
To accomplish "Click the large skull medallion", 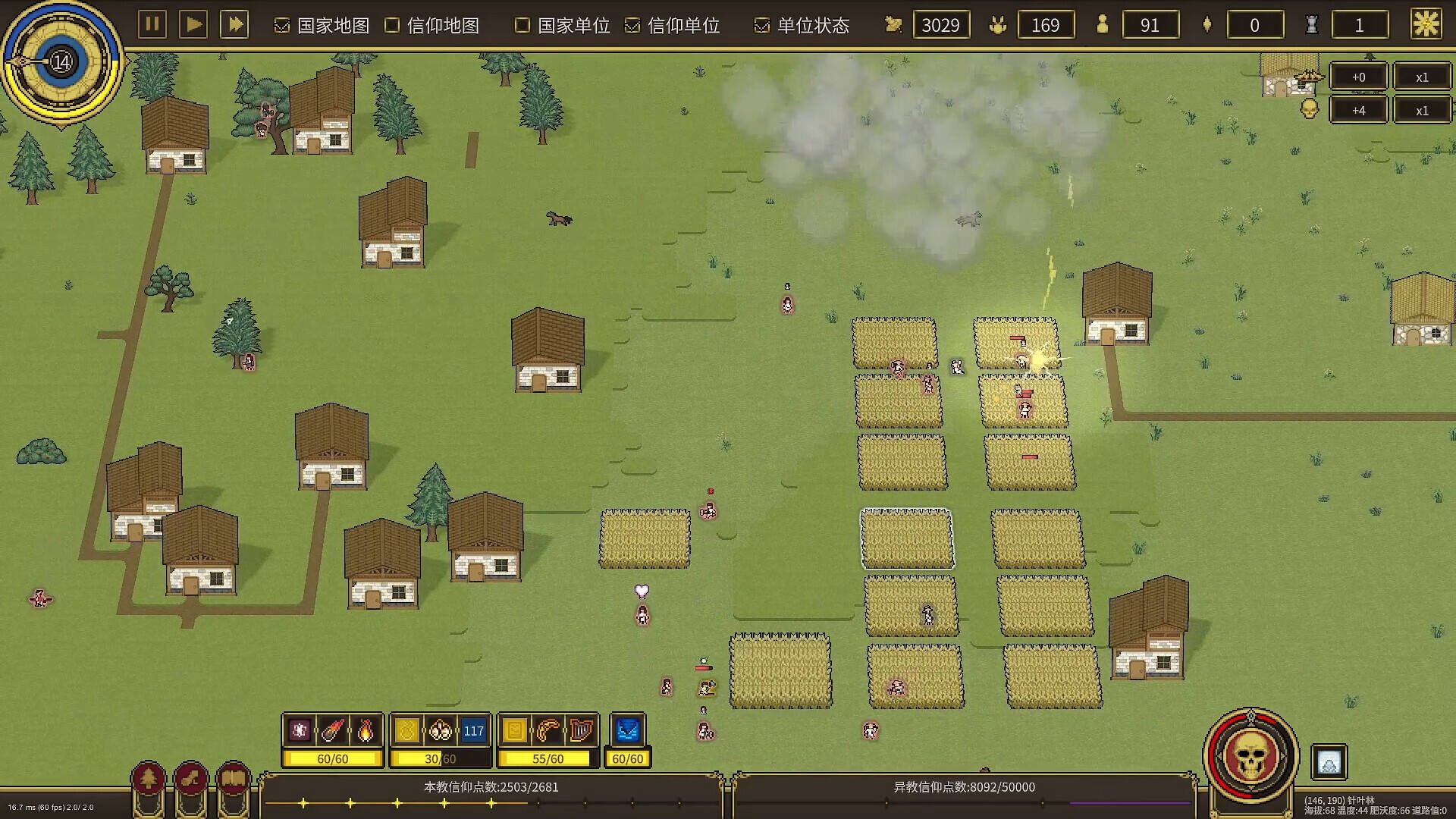I will (1250, 756).
